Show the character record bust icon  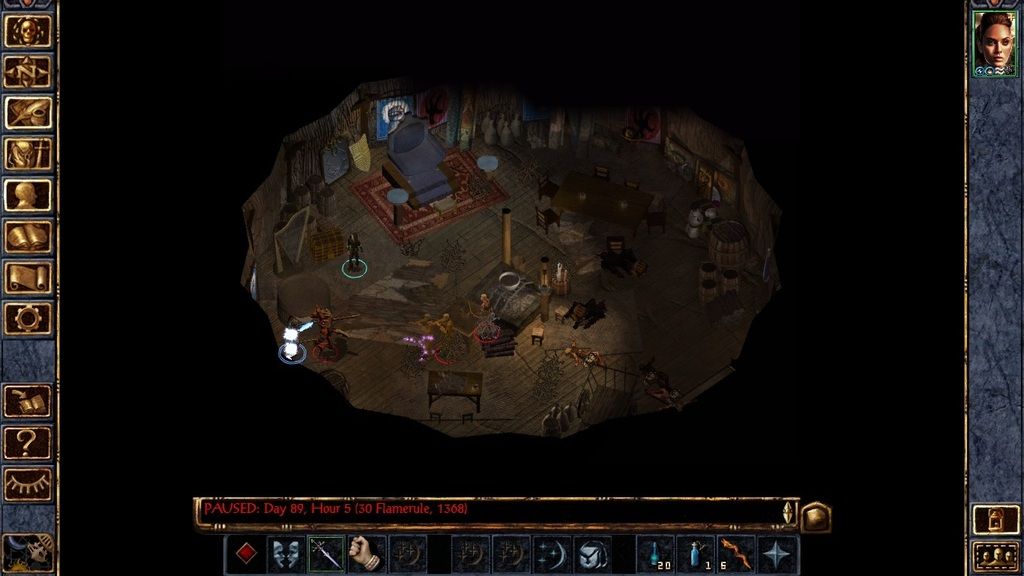tap(27, 195)
